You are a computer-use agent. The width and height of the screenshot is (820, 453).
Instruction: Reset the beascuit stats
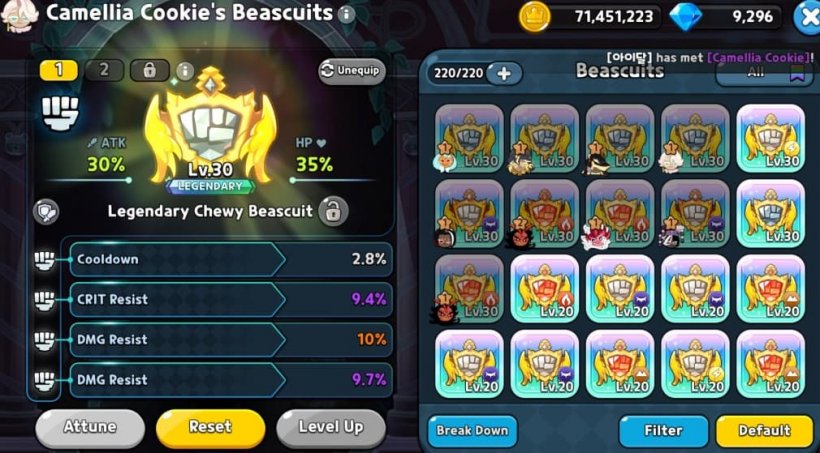(210, 427)
